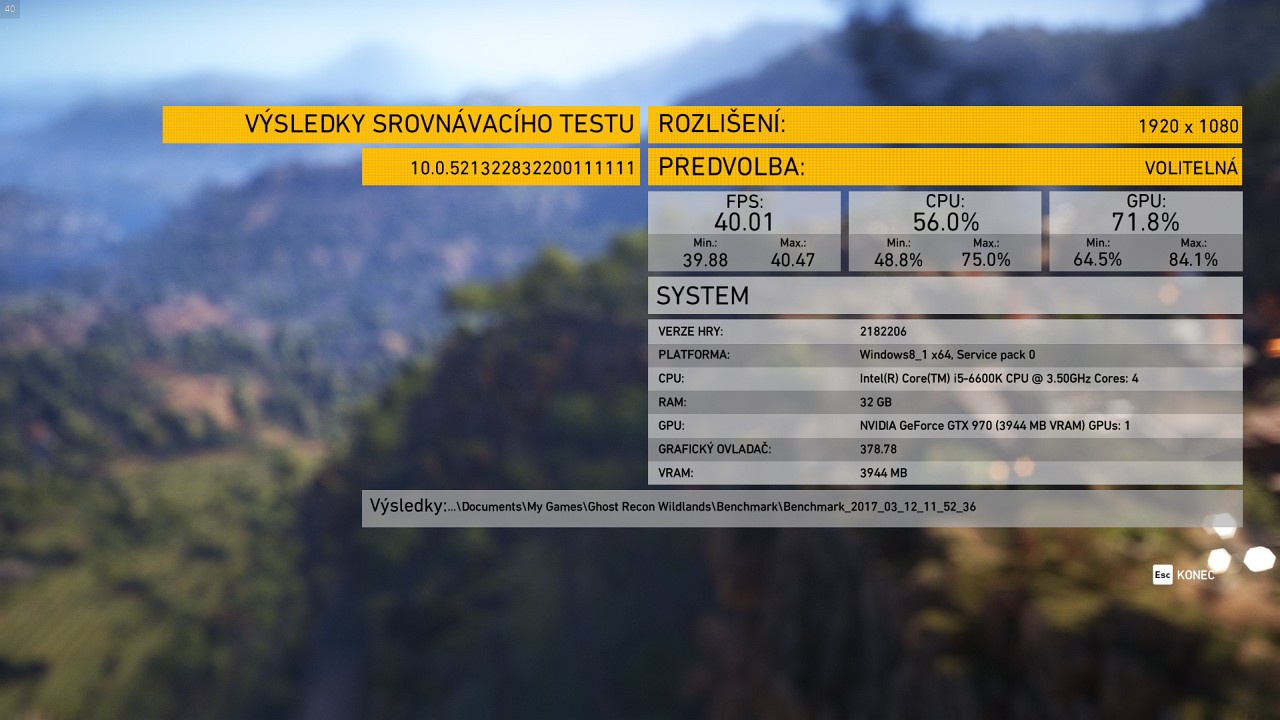The height and width of the screenshot is (720, 1280).
Task: Click the GPU statistics panel showing 71.8%
Action: [x=1145, y=230]
